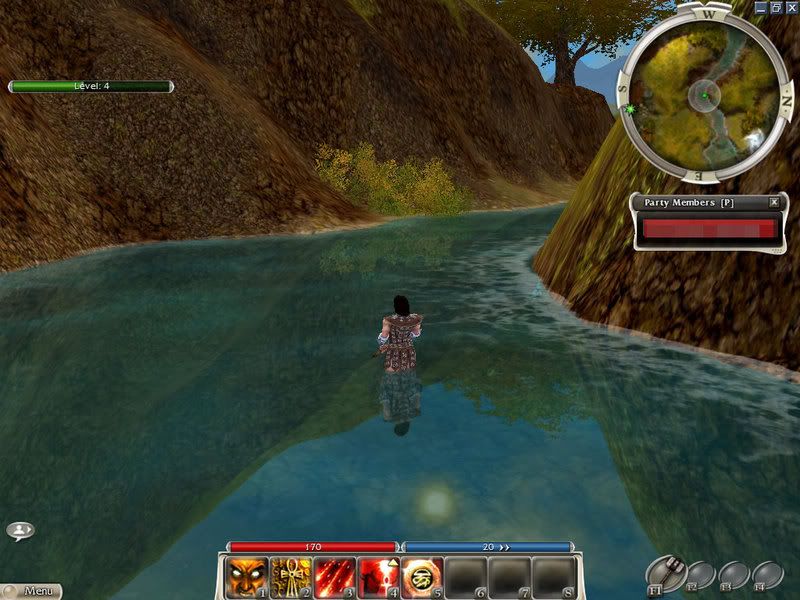Minimize the game window
This screenshot has height=600, width=800.
tap(760, 7)
